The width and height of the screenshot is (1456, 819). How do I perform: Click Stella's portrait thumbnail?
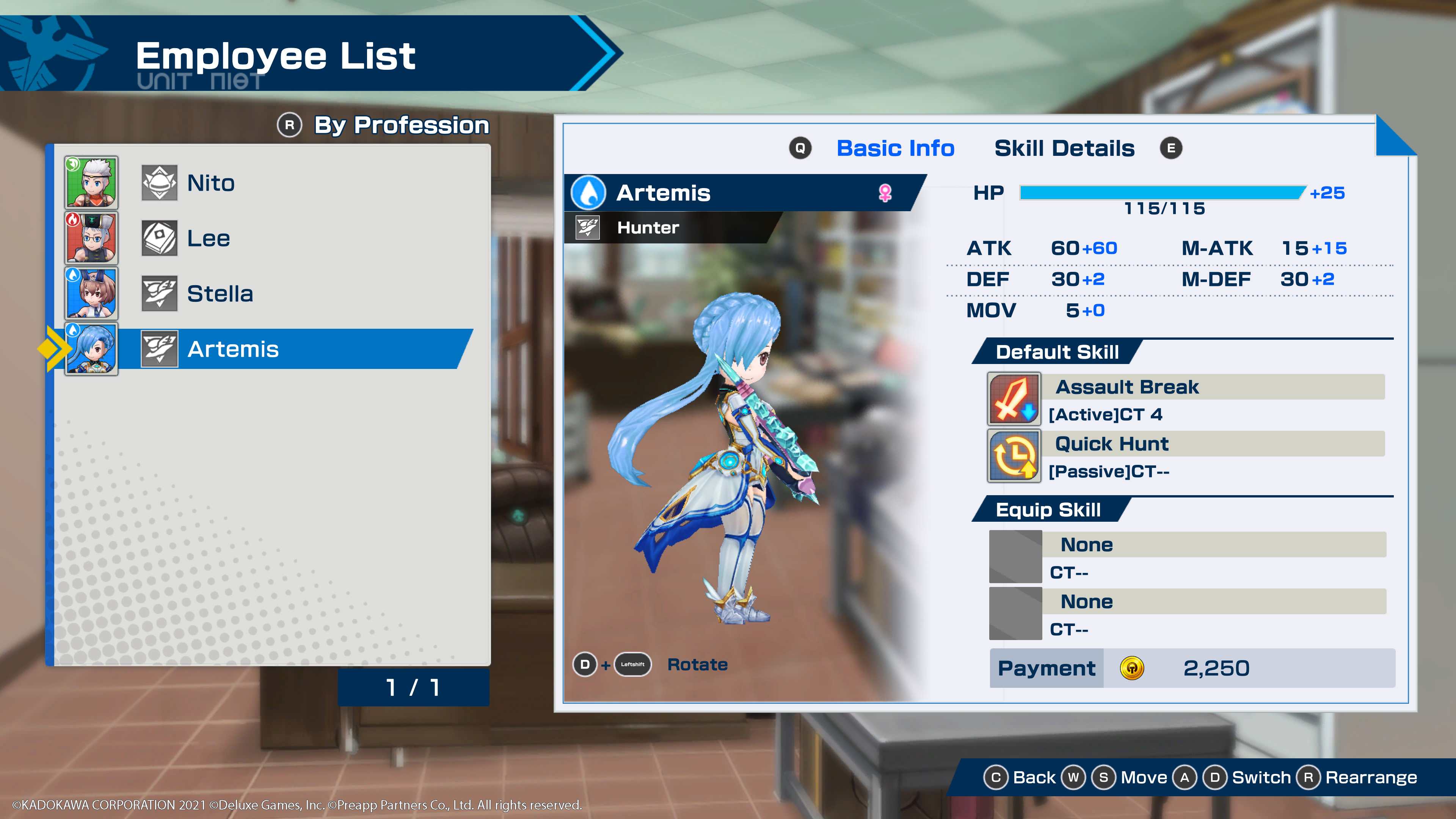[91, 293]
